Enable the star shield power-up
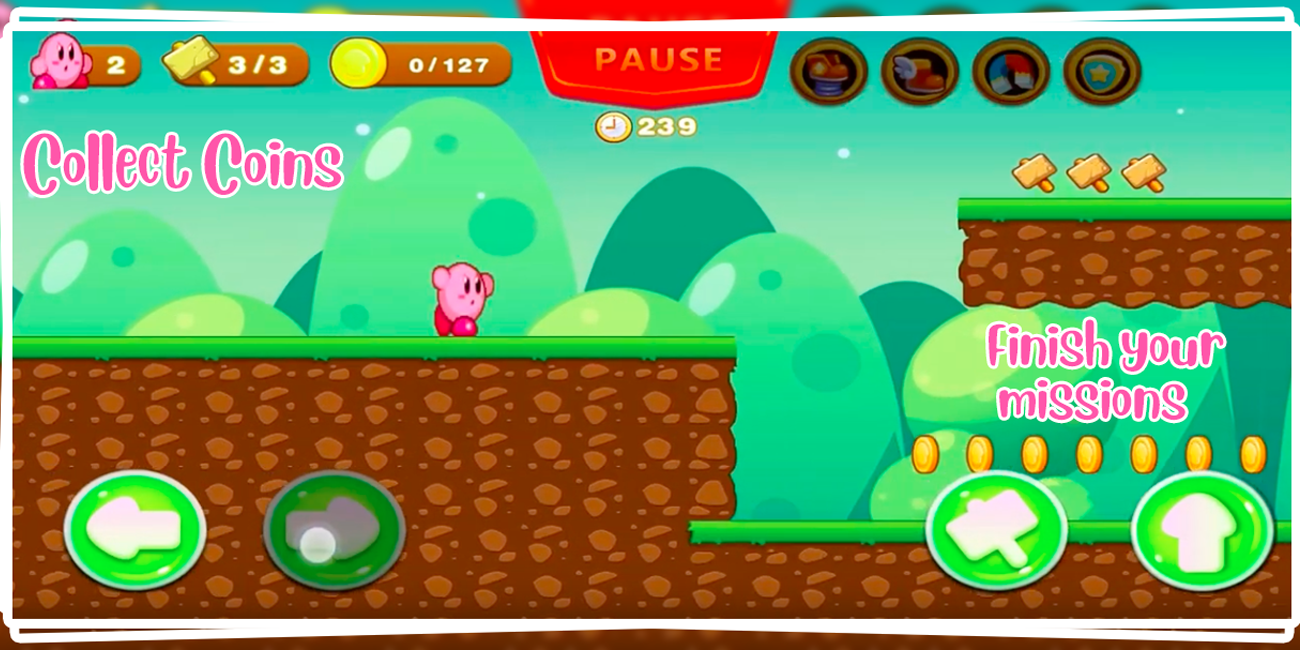Image resolution: width=1300 pixels, height=650 pixels. click(x=1102, y=72)
